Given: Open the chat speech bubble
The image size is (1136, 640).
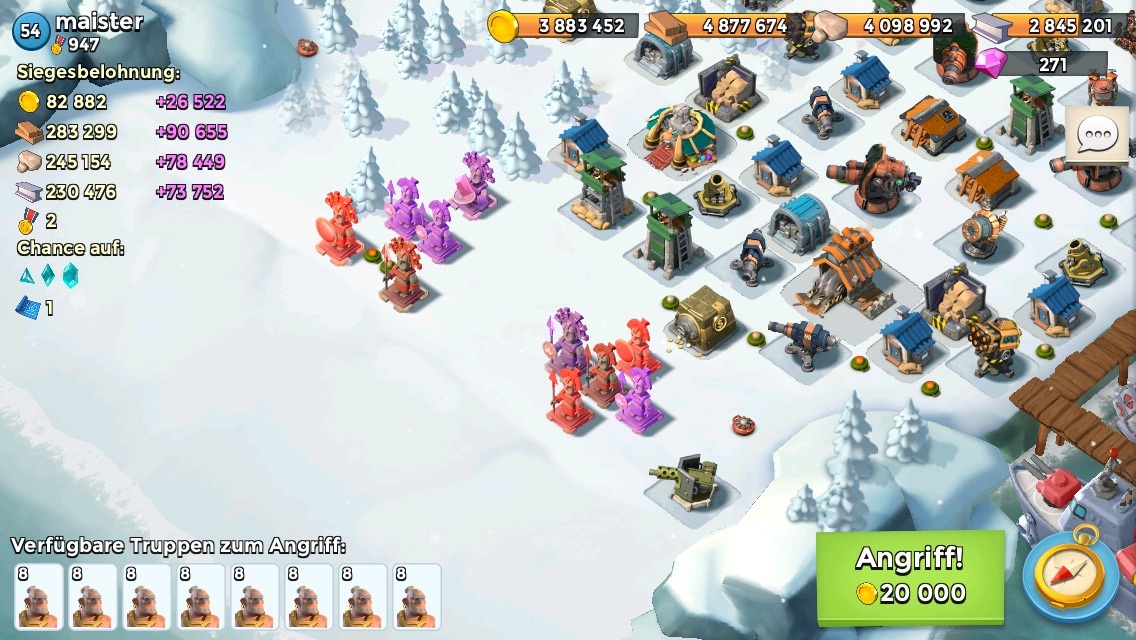Looking at the screenshot, I should click(x=1096, y=134).
